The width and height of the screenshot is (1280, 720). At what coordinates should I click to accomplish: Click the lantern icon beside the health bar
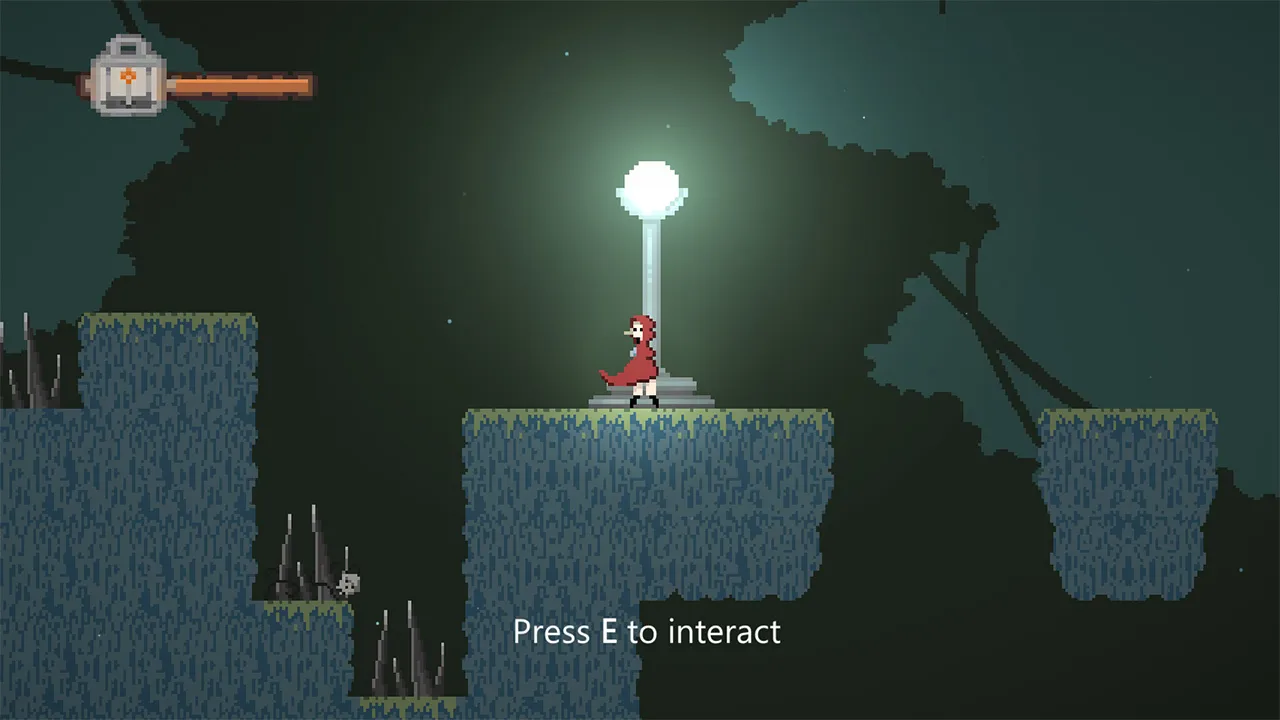[127, 78]
